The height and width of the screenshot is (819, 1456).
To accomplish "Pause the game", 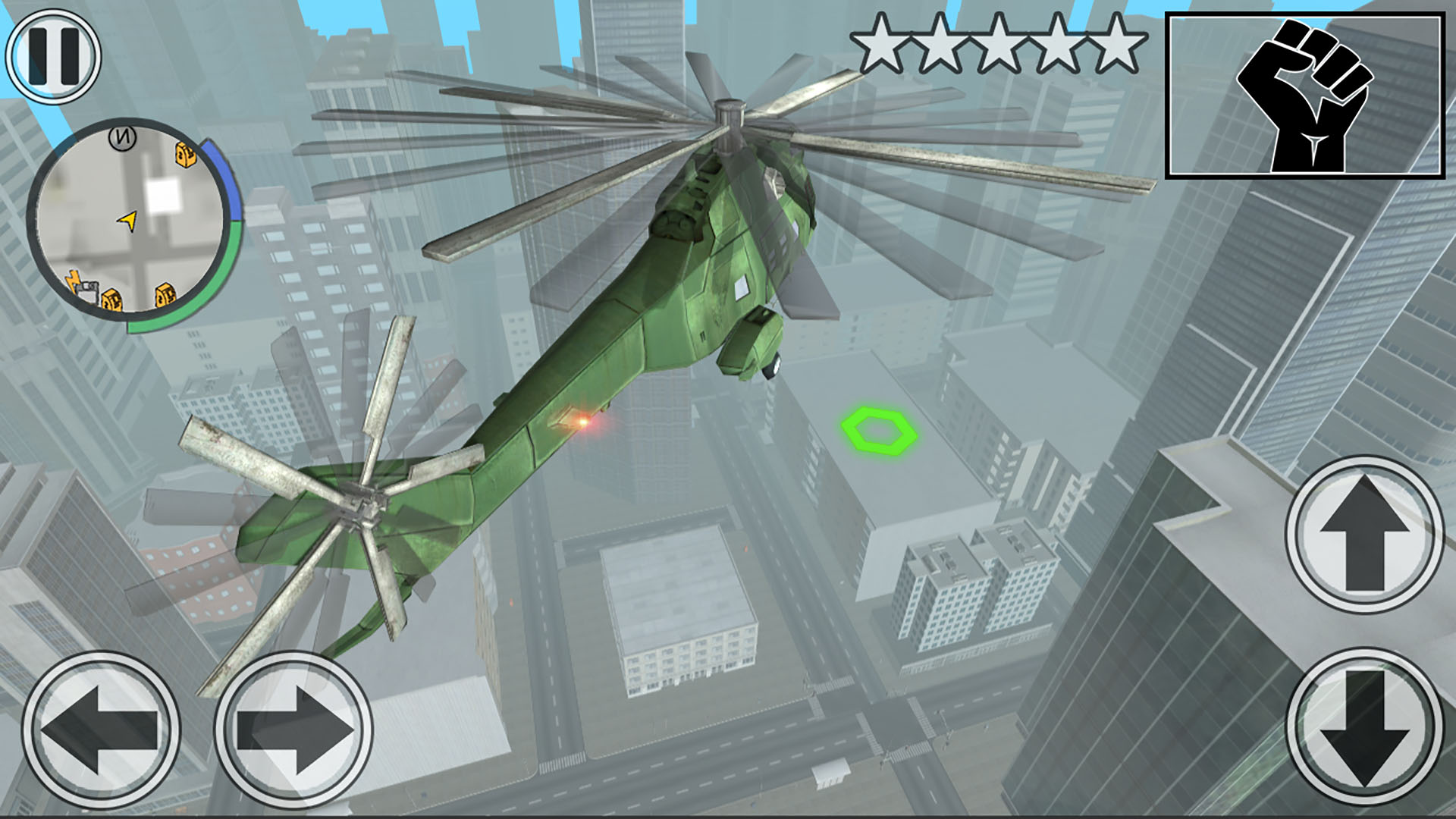I will point(53,57).
